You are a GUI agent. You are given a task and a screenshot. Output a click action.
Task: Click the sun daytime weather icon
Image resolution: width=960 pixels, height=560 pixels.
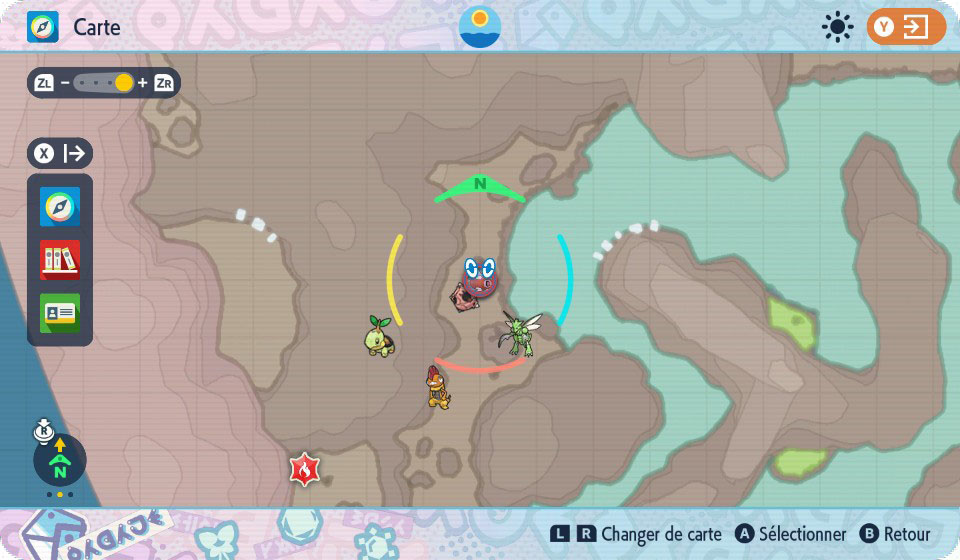(837, 27)
